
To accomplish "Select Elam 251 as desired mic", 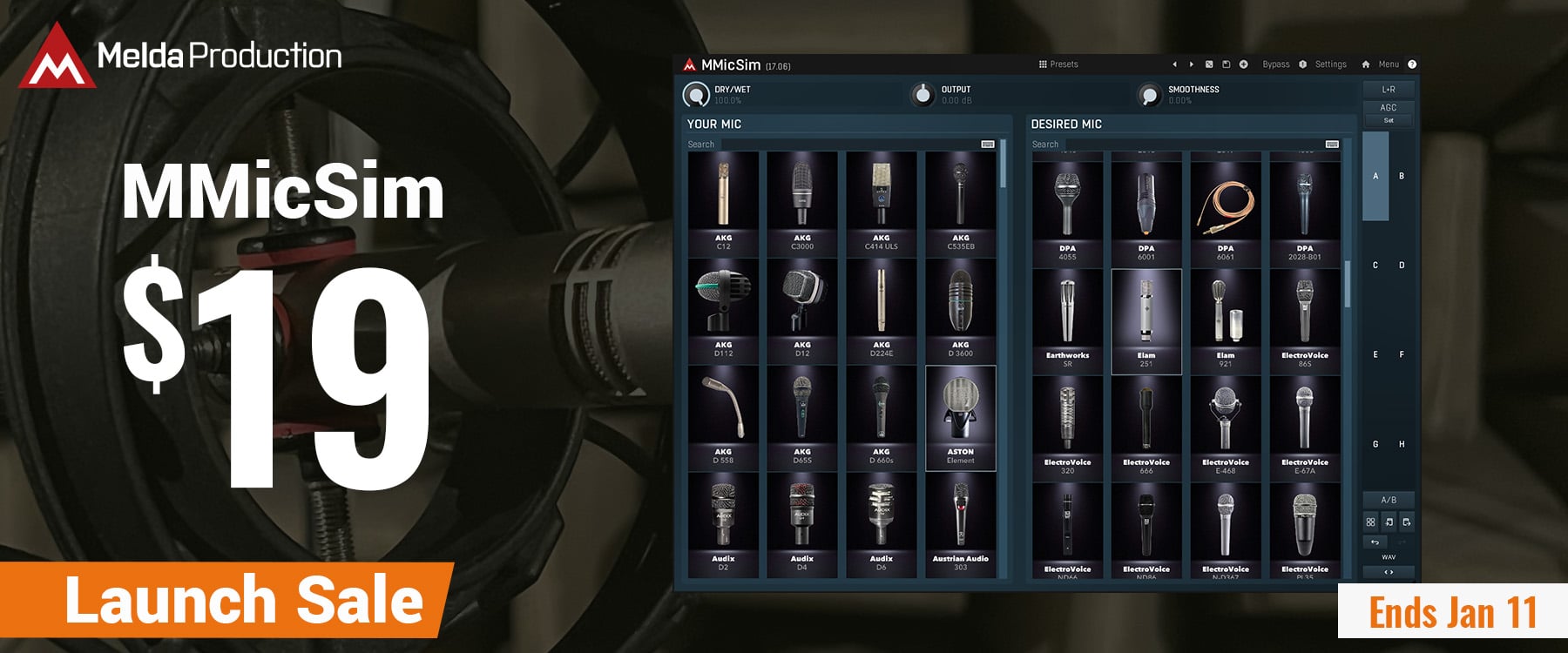I will (x=1146, y=320).
